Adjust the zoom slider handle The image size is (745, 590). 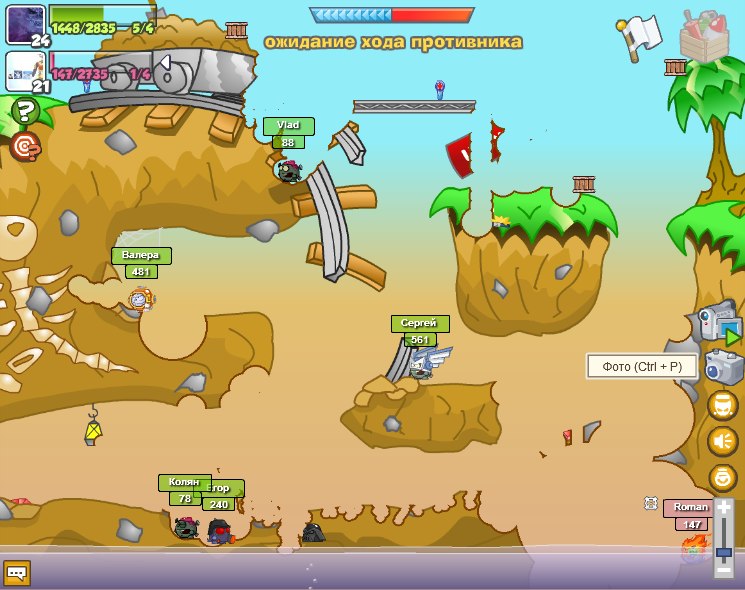(724, 552)
